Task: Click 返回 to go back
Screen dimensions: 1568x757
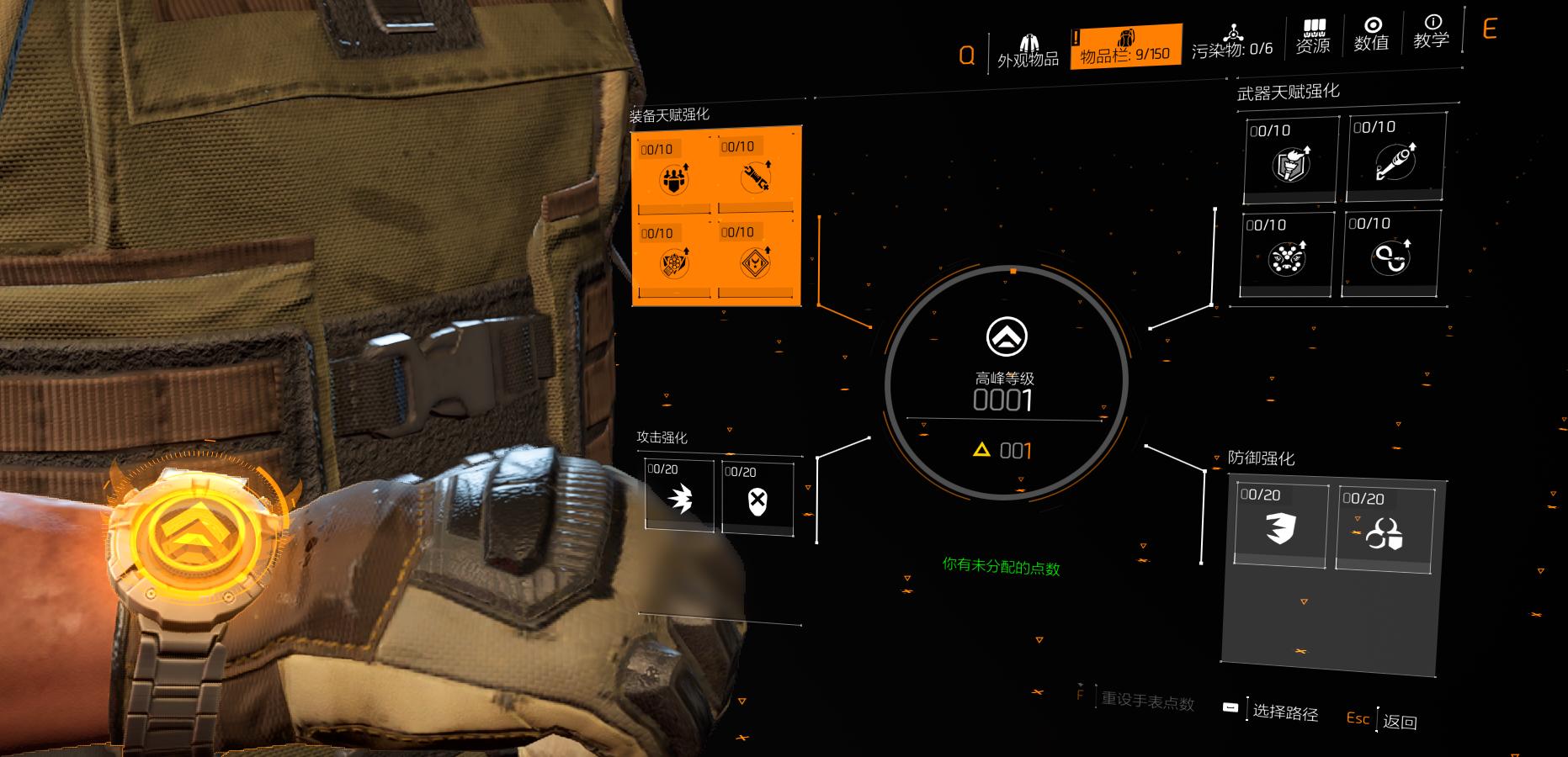Action: click(x=1398, y=721)
